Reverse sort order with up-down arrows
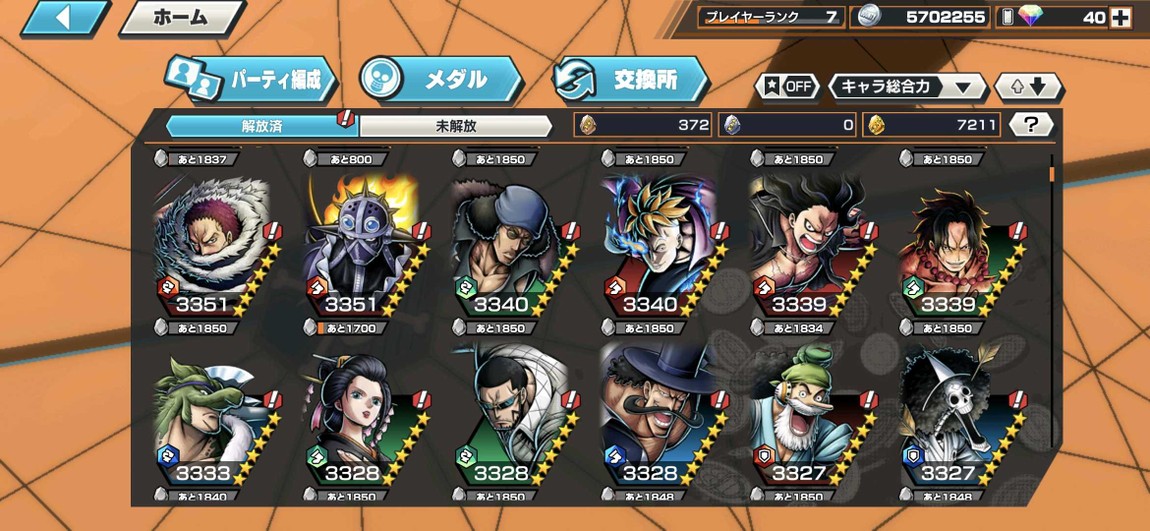Screen dimensions: 1150x531 [x=1027, y=87]
